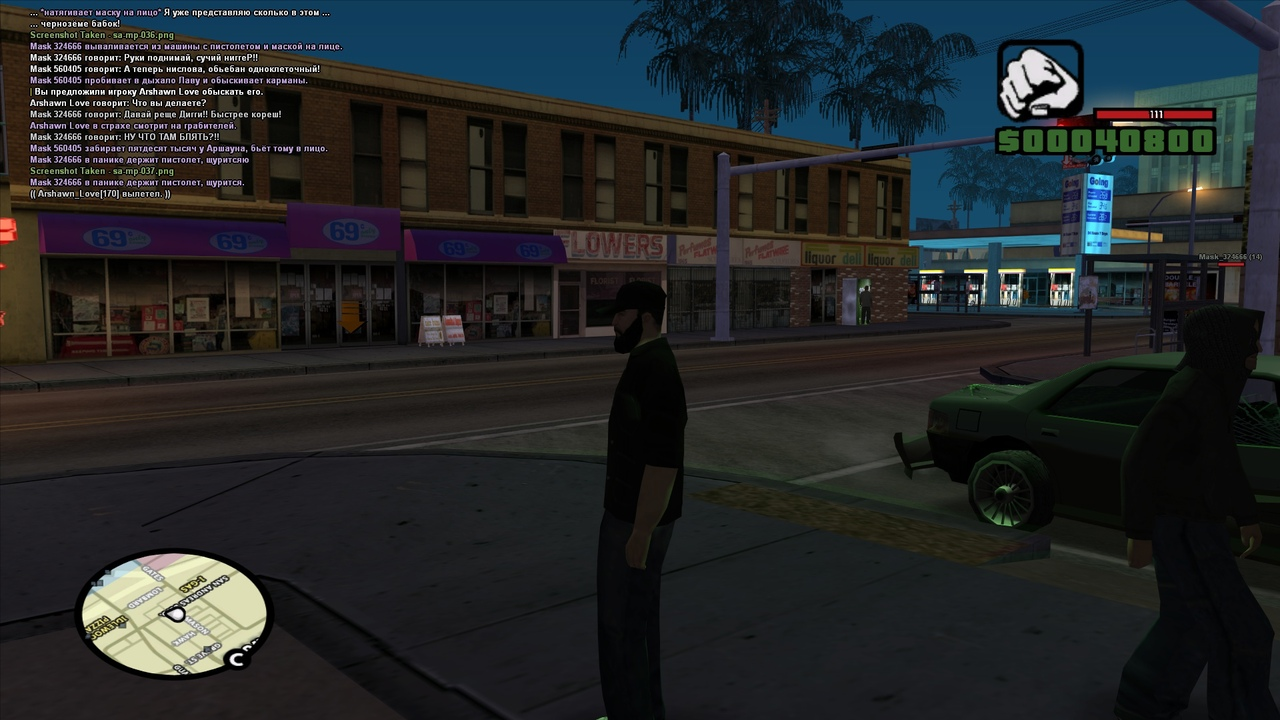Click the fist weapon icon
This screenshot has width=1280, height=720.
pyautogui.click(x=1039, y=81)
